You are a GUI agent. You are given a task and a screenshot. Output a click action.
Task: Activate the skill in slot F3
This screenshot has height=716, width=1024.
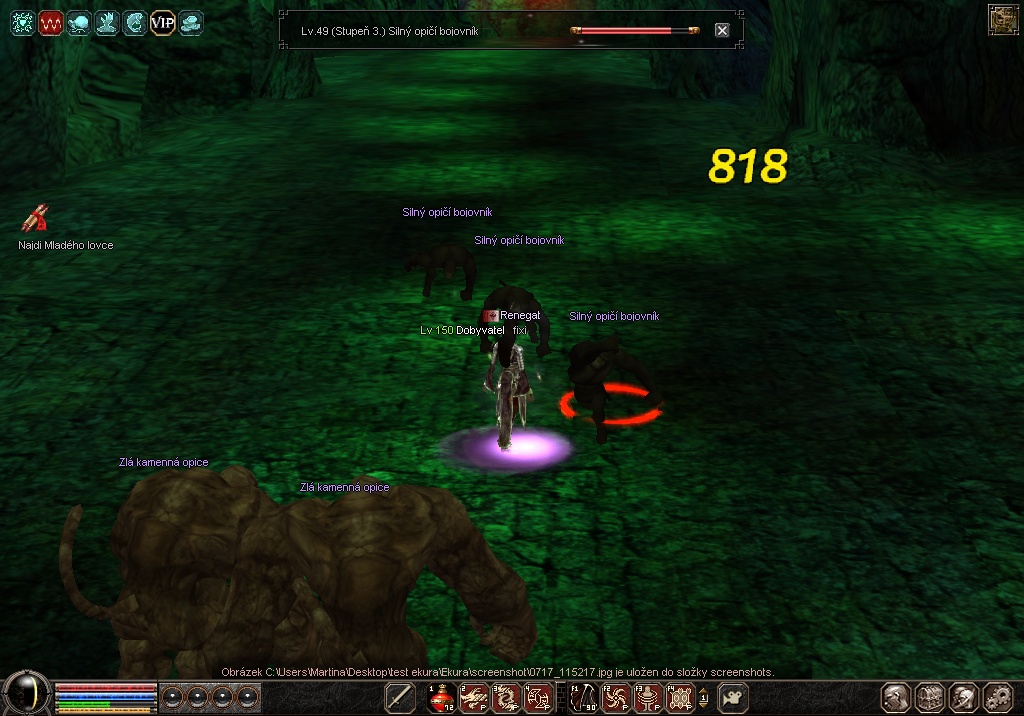[x=648, y=698]
